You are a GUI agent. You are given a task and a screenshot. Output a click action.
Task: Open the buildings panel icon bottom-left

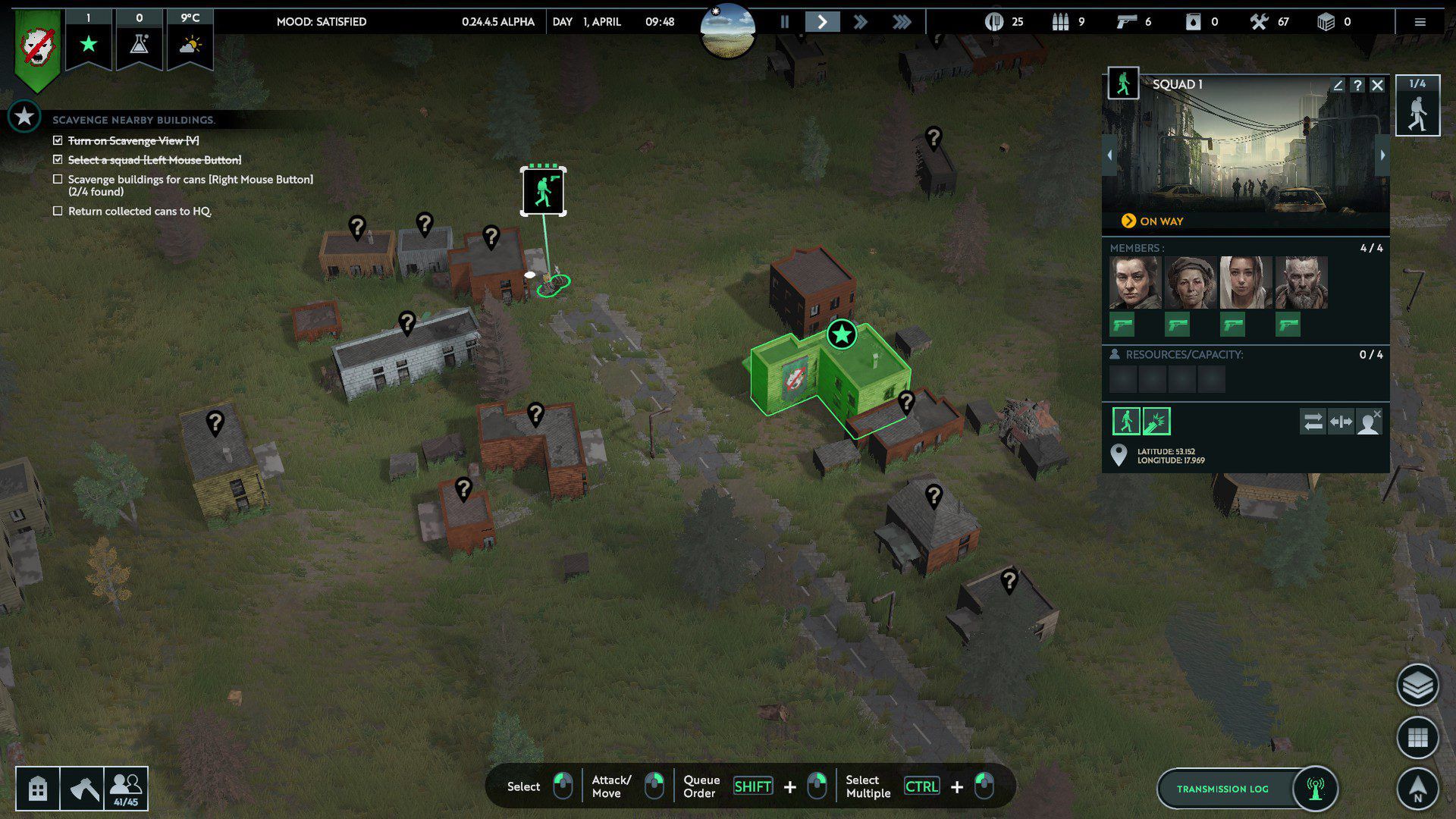pyautogui.click(x=37, y=789)
